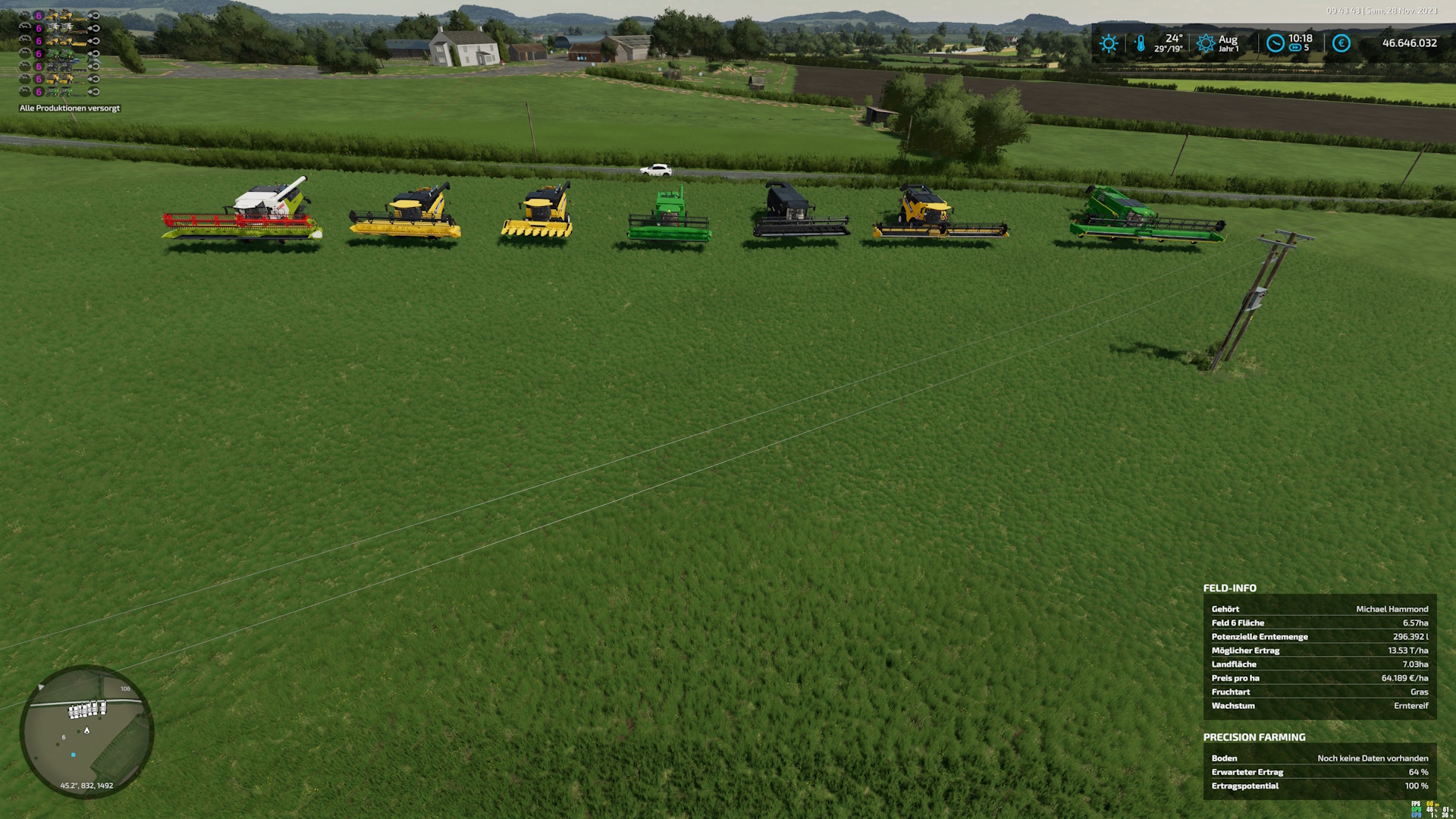Click the notification Alle Produktionen versorgt
Image resolution: width=1456 pixels, height=819 pixels.
tap(70, 108)
